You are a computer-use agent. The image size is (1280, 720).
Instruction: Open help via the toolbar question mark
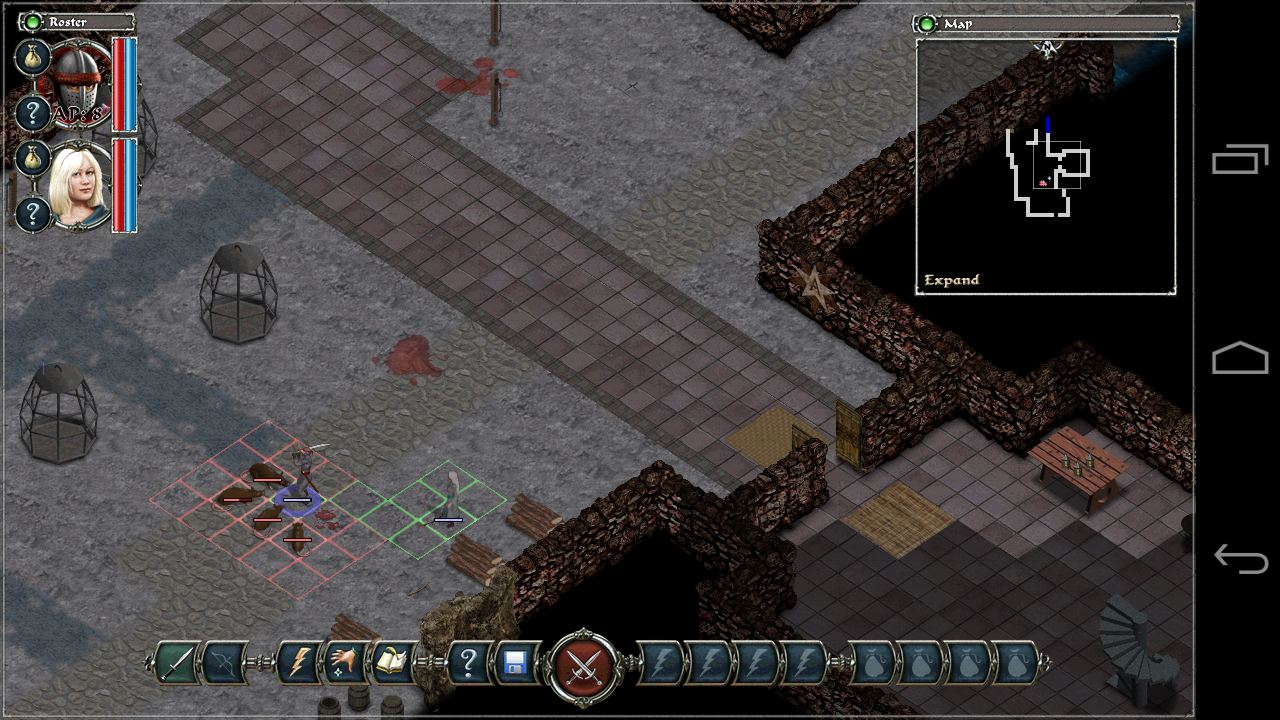(467, 663)
